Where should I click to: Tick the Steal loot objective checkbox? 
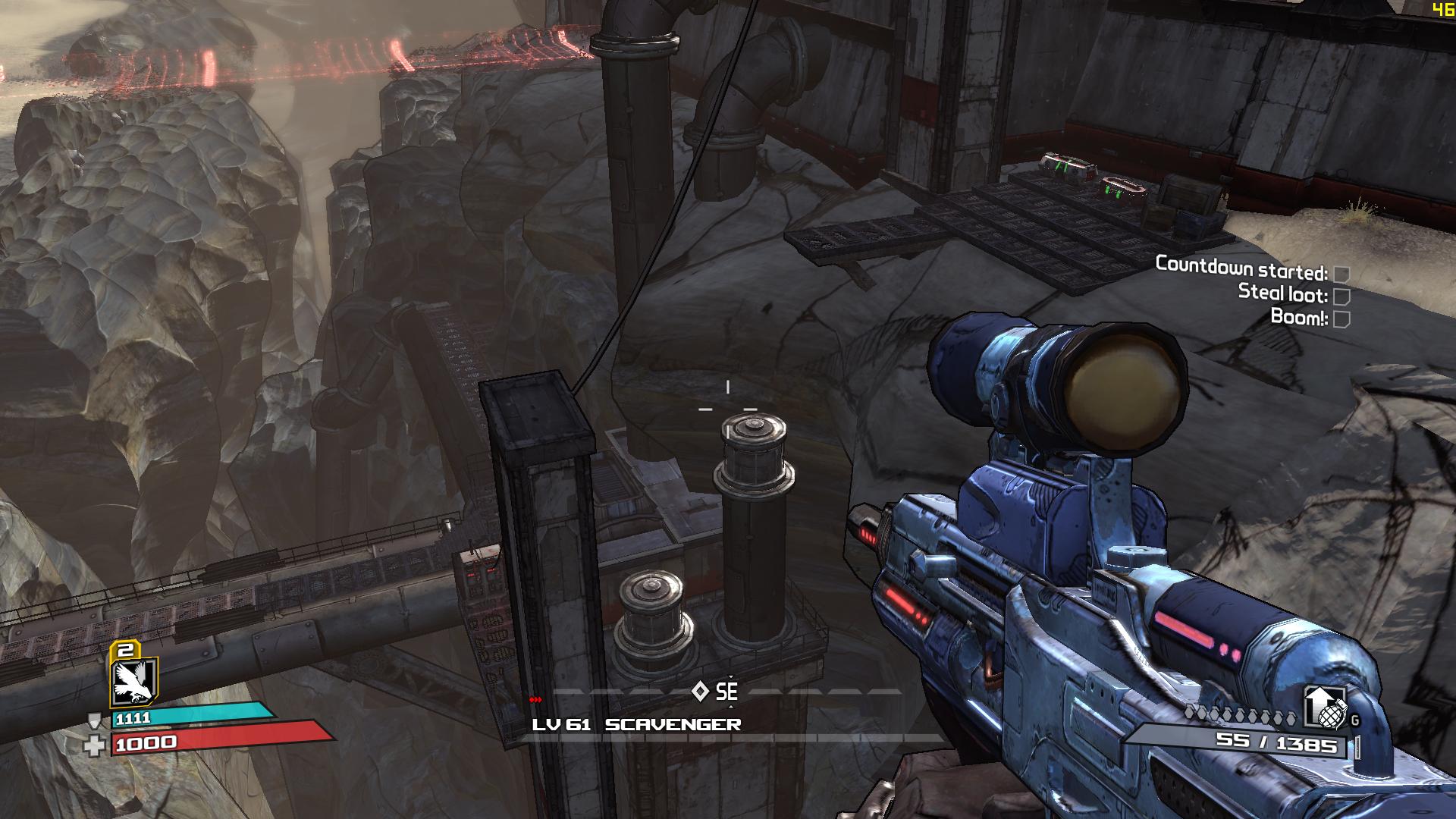1341,296
